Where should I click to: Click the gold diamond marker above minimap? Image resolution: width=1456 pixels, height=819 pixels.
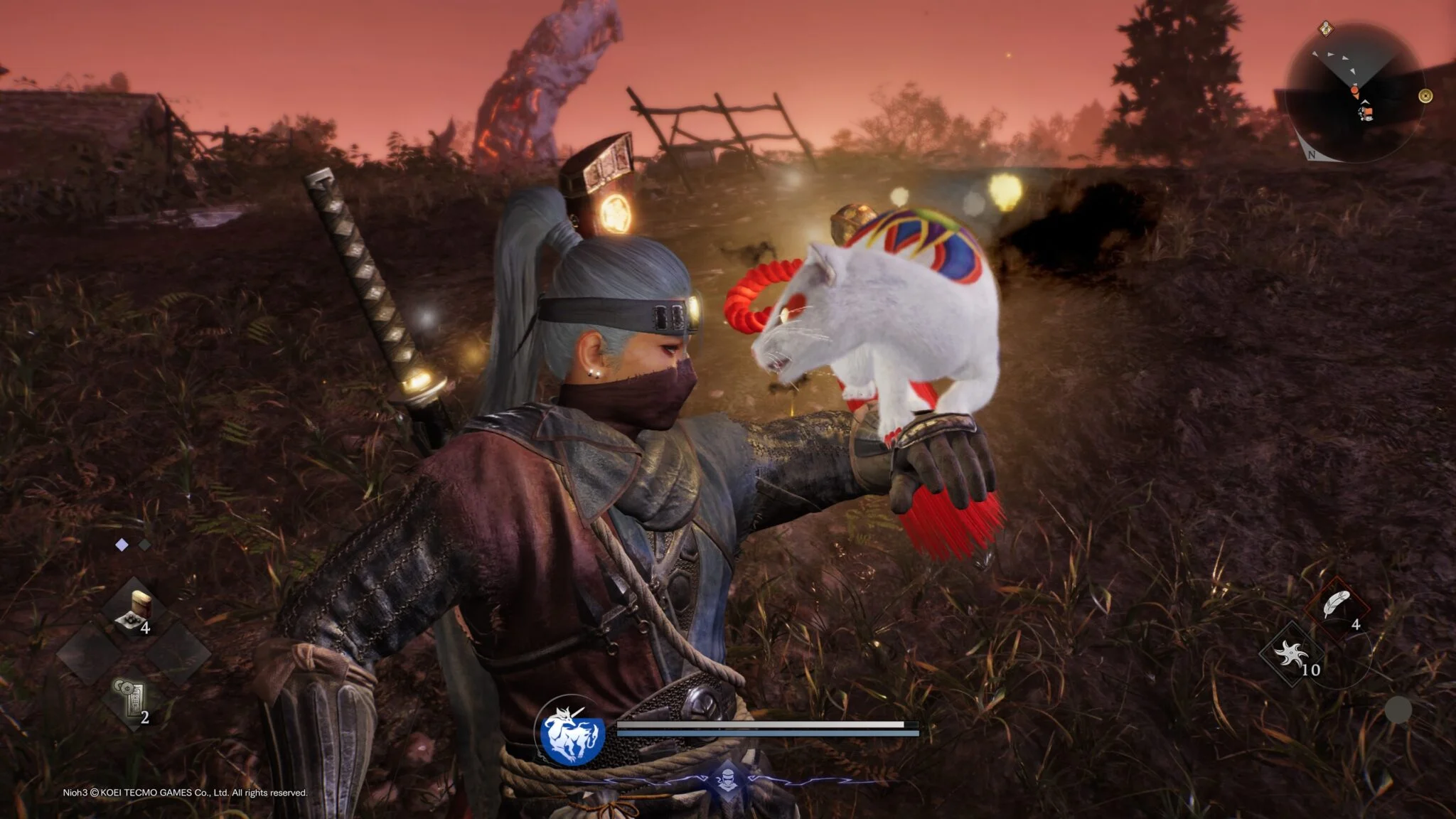pyautogui.click(x=1325, y=29)
